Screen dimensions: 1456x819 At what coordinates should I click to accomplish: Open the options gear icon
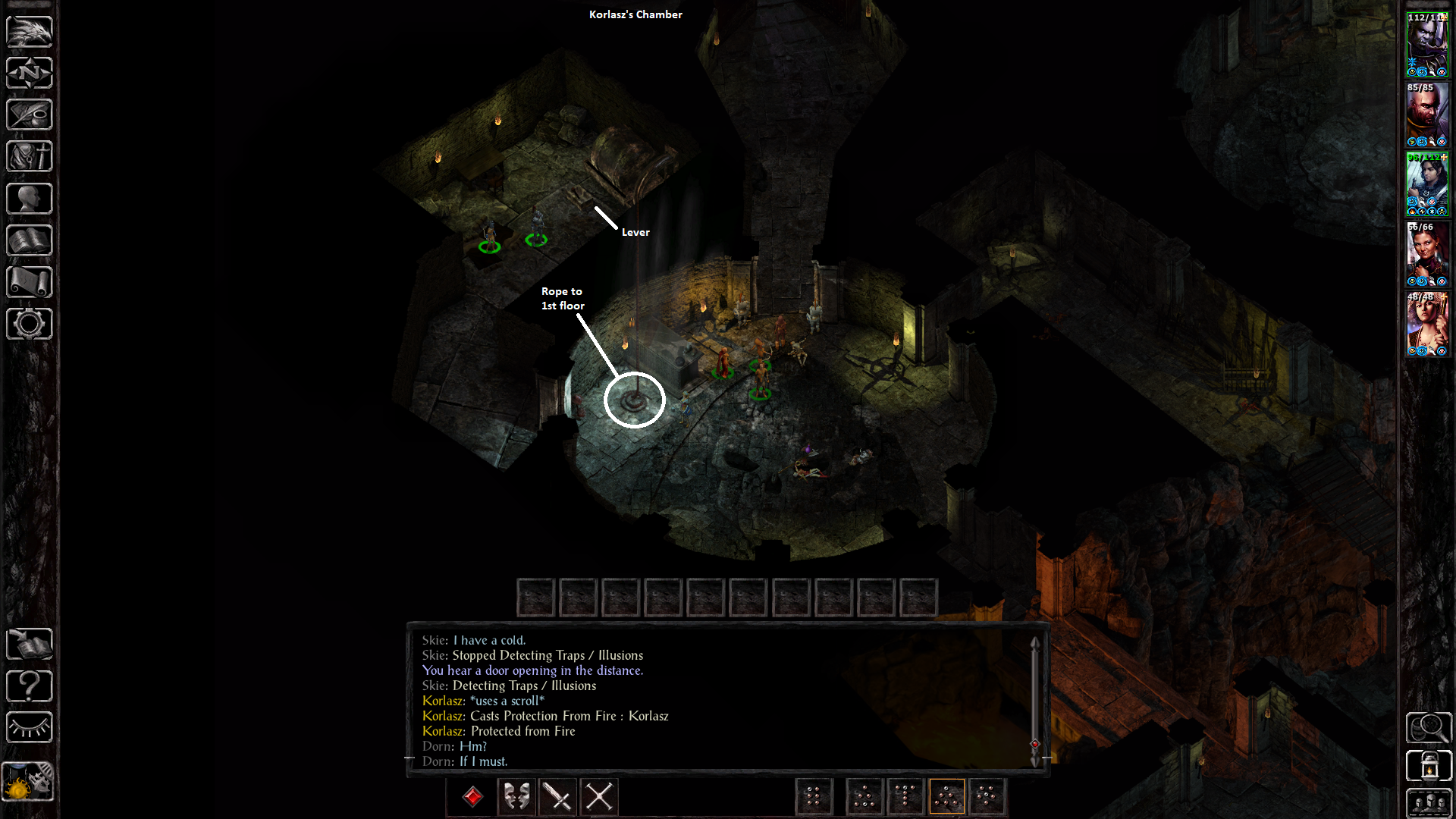[x=30, y=324]
